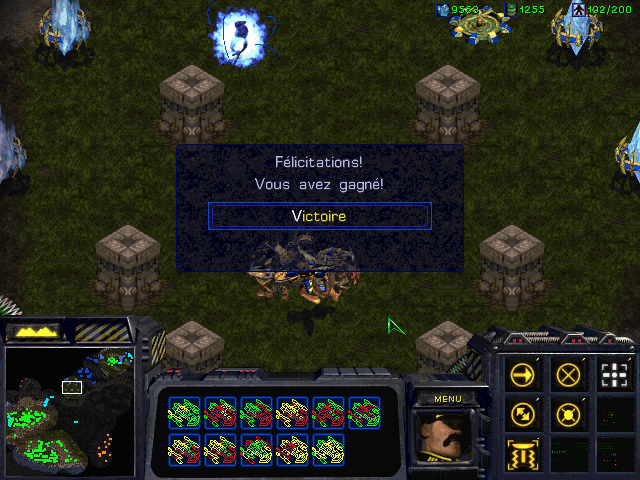Select the Patrol command icon
Viewport: 640px width, 480px height.
point(522,414)
